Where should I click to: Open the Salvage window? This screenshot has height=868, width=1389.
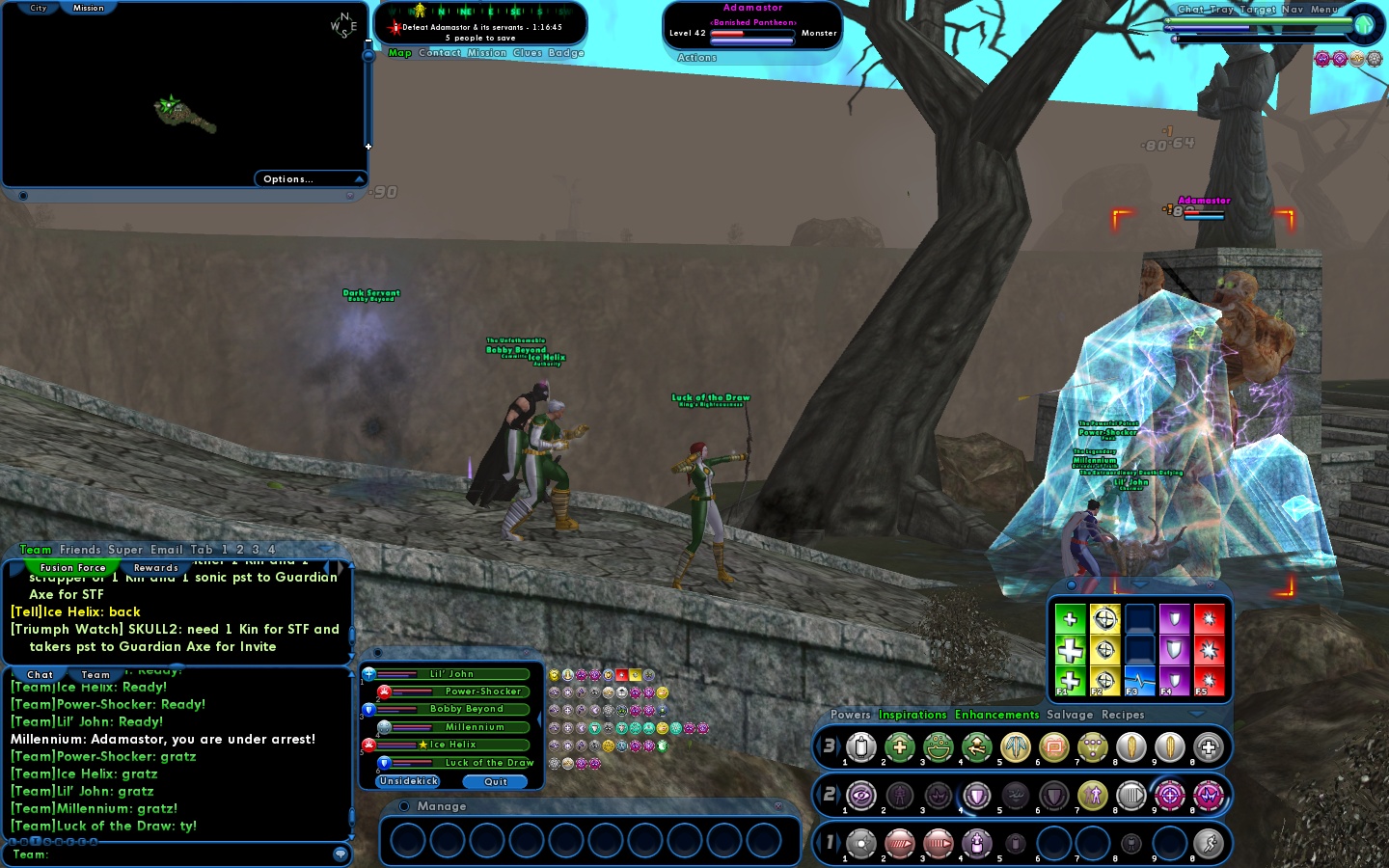tap(1070, 715)
